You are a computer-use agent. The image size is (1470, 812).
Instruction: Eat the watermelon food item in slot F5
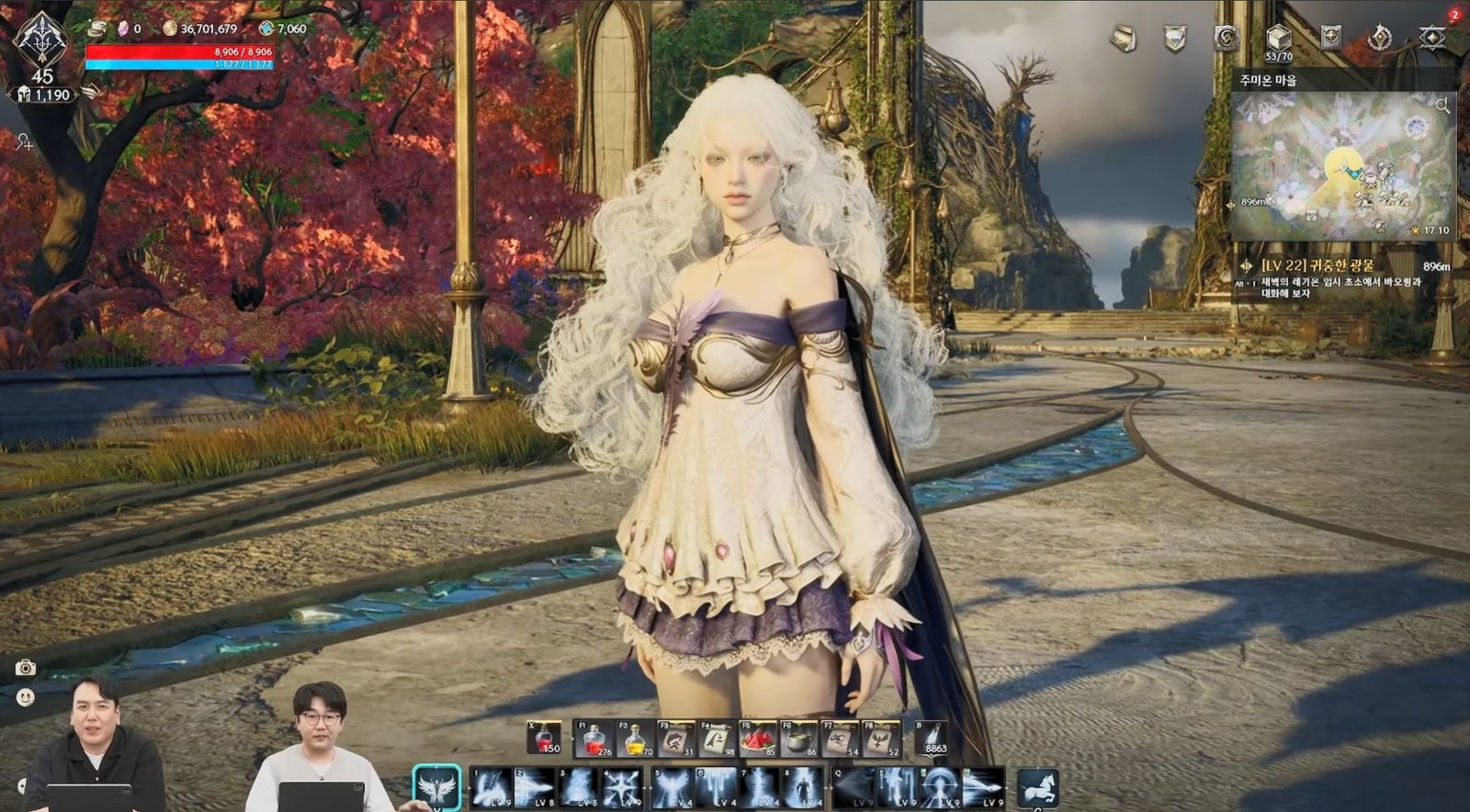(x=759, y=737)
